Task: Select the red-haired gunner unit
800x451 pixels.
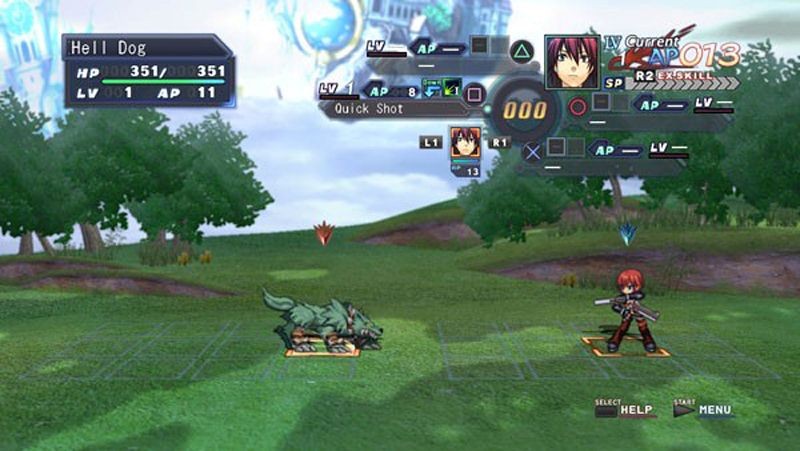Action: (x=628, y=311)
